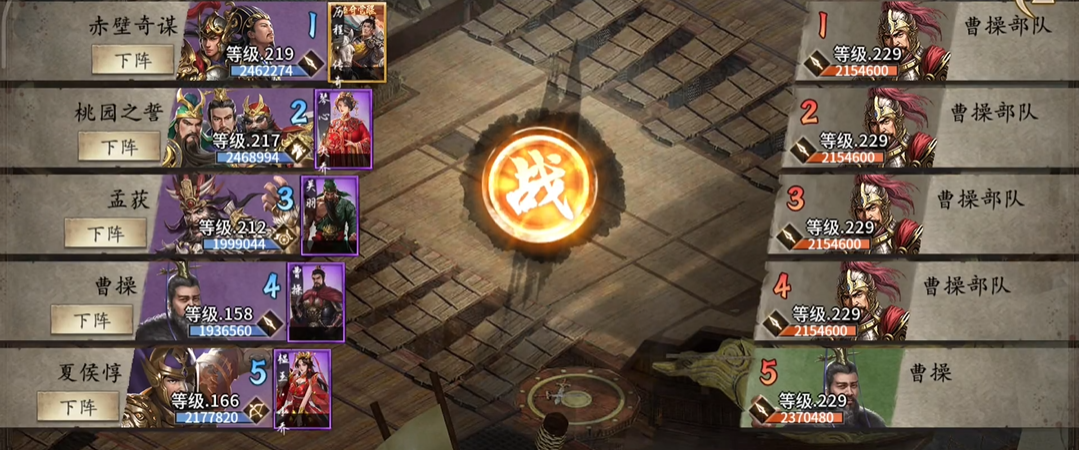The width and height of the screenshot is (1079, 450).
Task: Open the green-robed general card beside 孟获
Action: click(329, 215)
